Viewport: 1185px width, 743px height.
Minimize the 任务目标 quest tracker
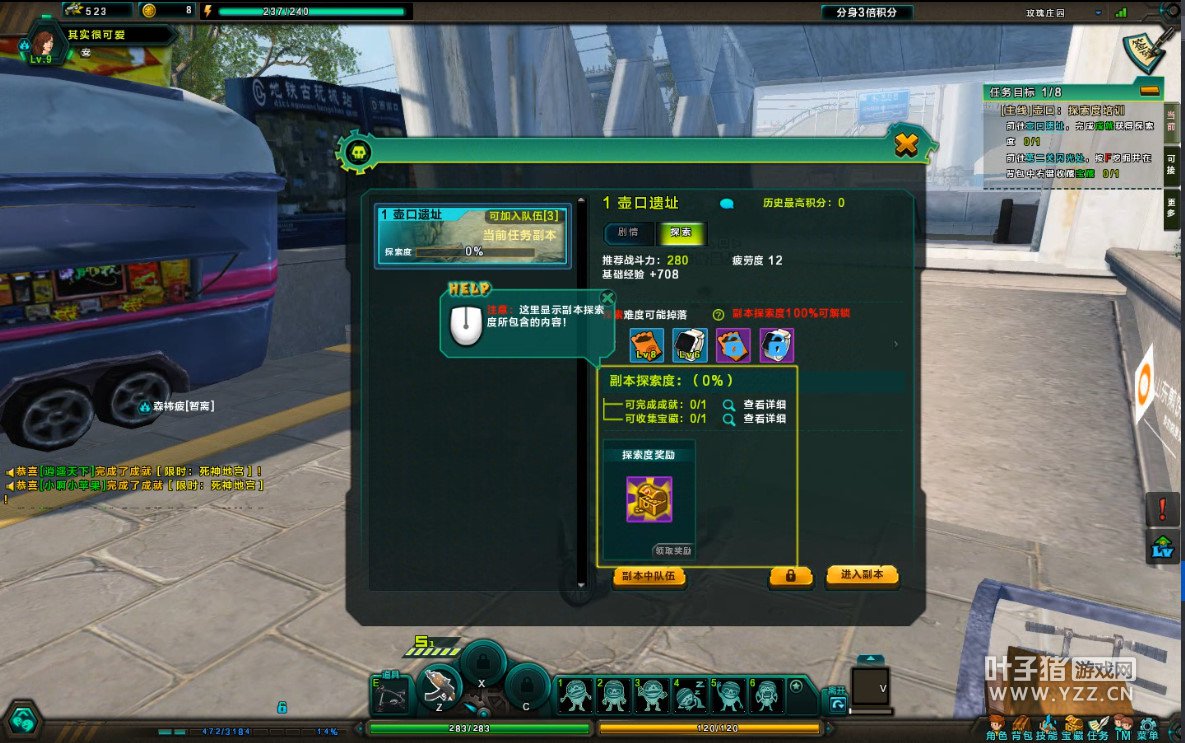pyautogui.click(x=1149, y=91)
